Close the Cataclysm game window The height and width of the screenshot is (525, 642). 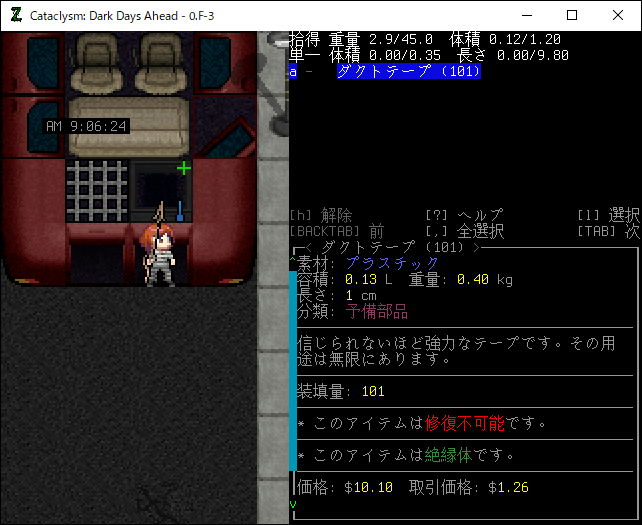(618, 16)
